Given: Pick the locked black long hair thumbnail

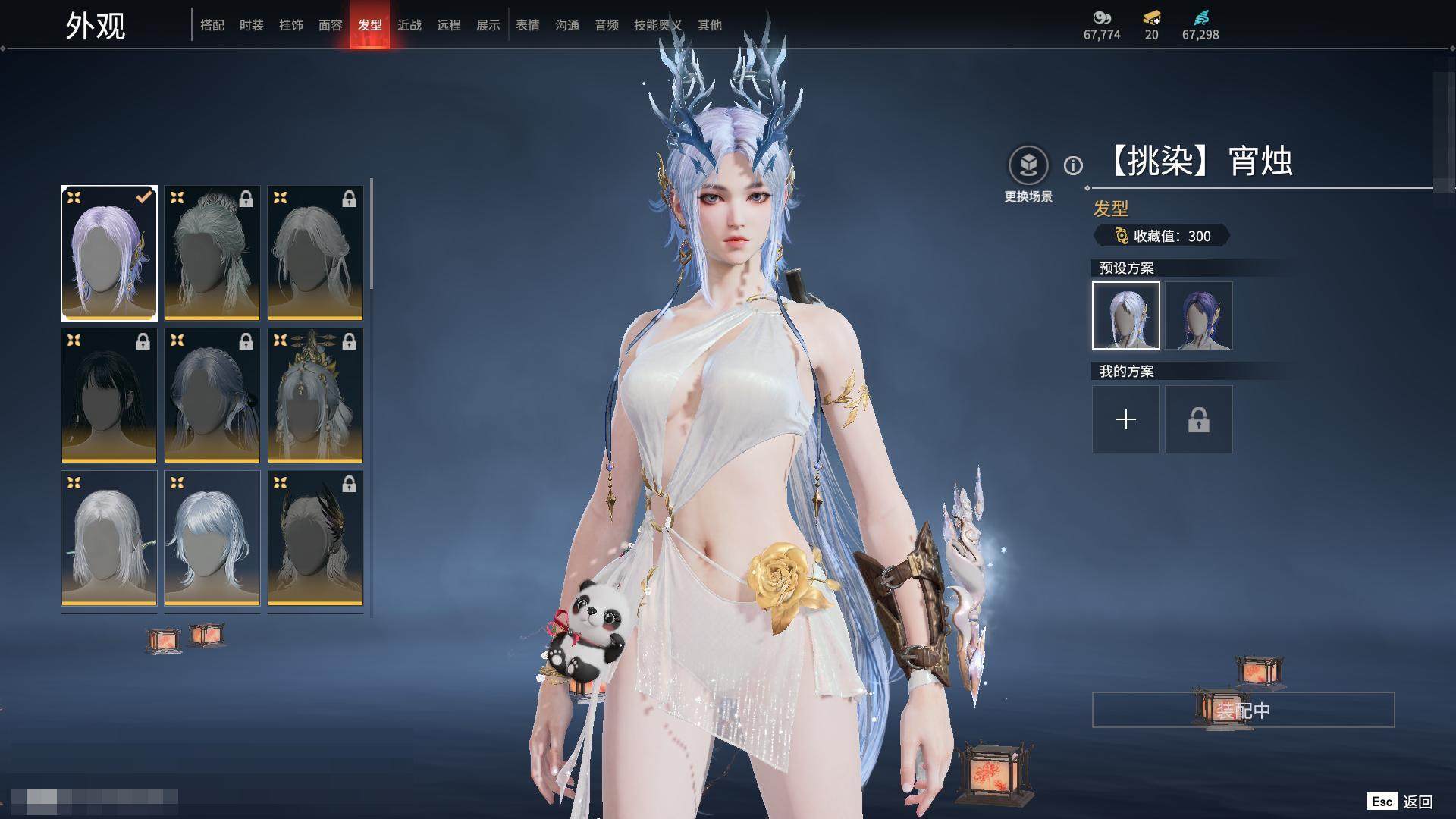Looking at the screenshot, I should tap(109, 395).
